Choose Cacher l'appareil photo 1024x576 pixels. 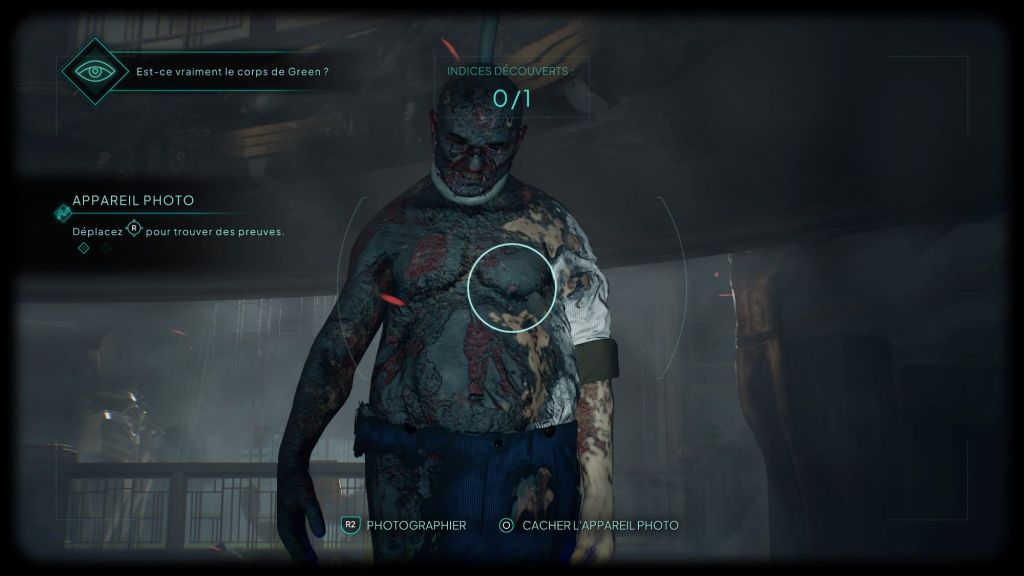click(x=600, y=525)
